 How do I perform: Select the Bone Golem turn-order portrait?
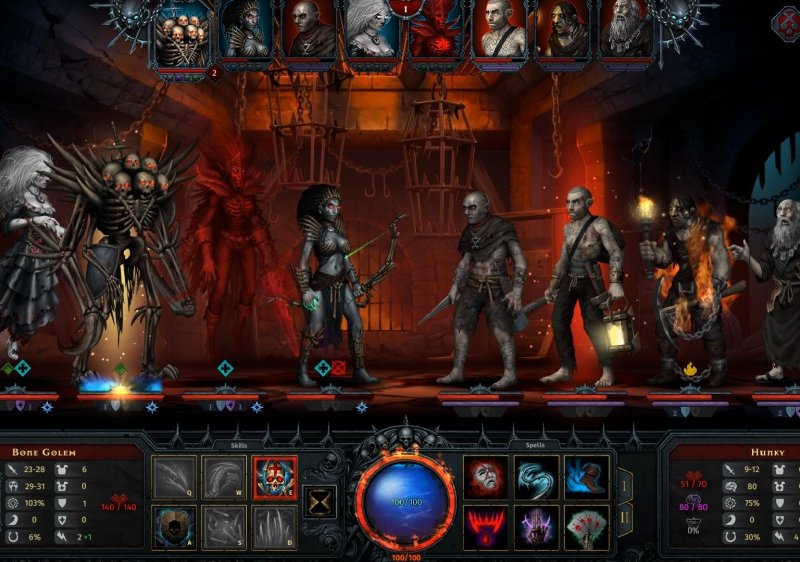(x=182, y=32)
